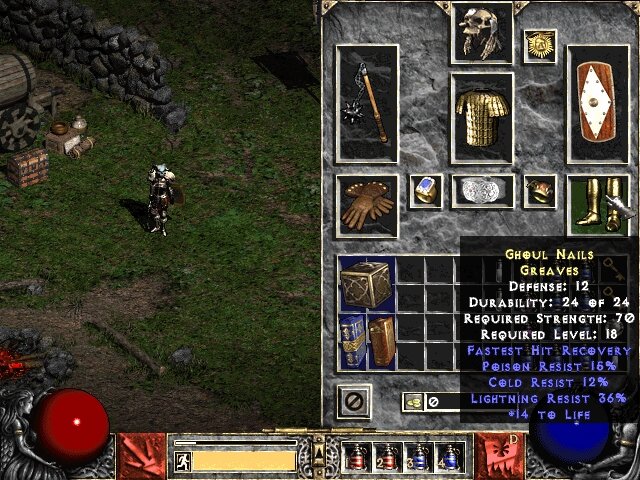Pick up the leather gloves
Image resolution: width=640 pixels, height=480 pixels.
click(x=367, y=201)
